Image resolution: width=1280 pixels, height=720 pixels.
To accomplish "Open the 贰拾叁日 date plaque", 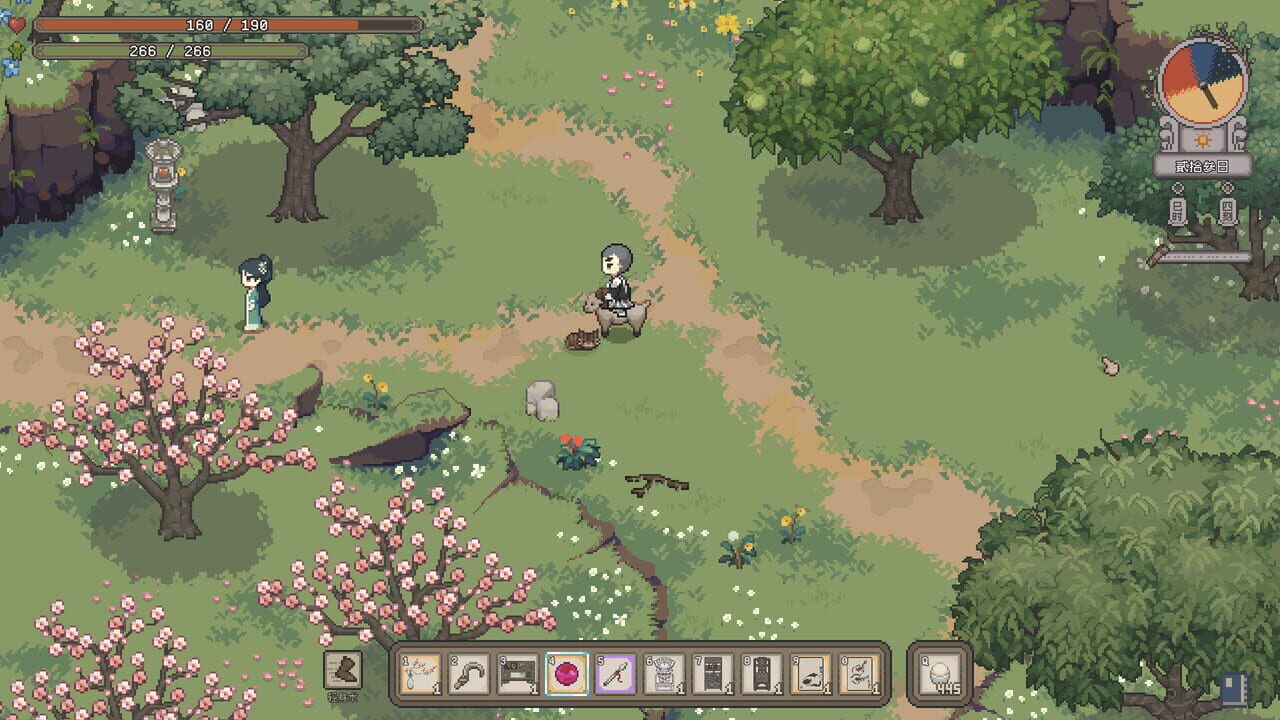I will [1203, 166].
